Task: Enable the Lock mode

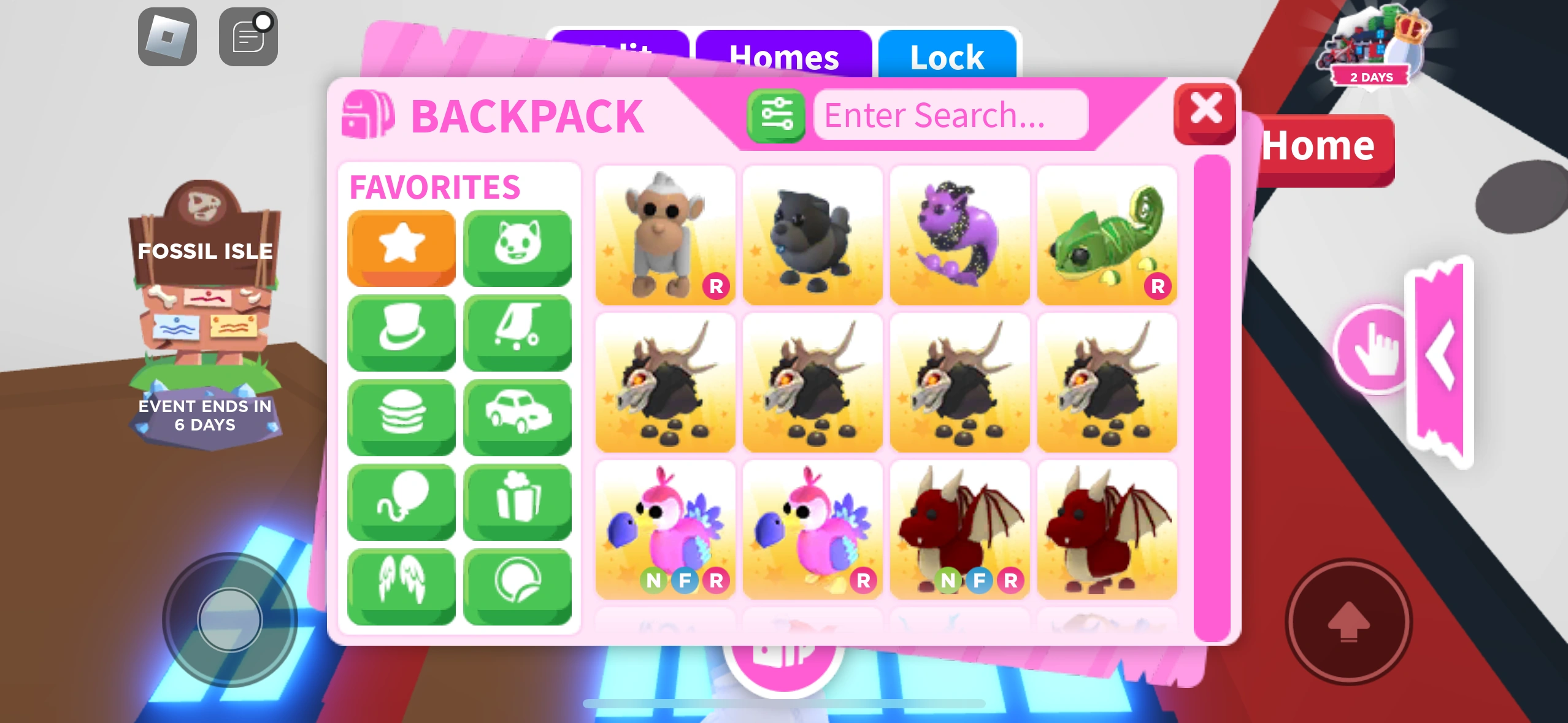Action: (946, 57)
